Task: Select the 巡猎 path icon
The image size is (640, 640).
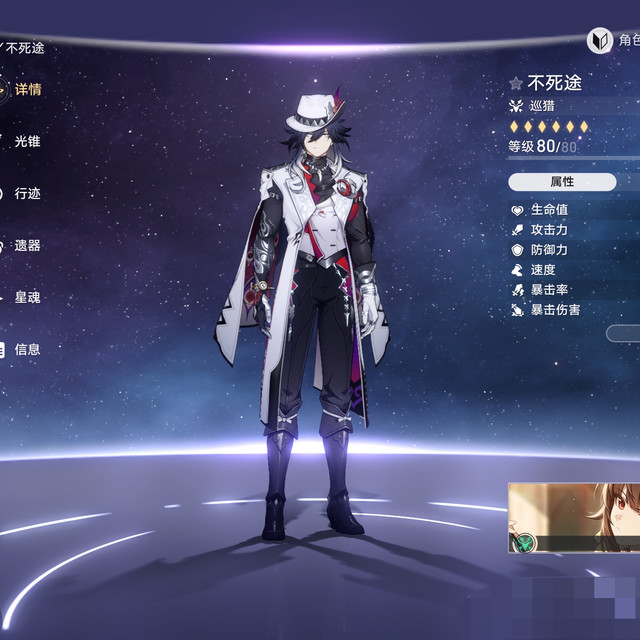Action: (x=516, y=106)
